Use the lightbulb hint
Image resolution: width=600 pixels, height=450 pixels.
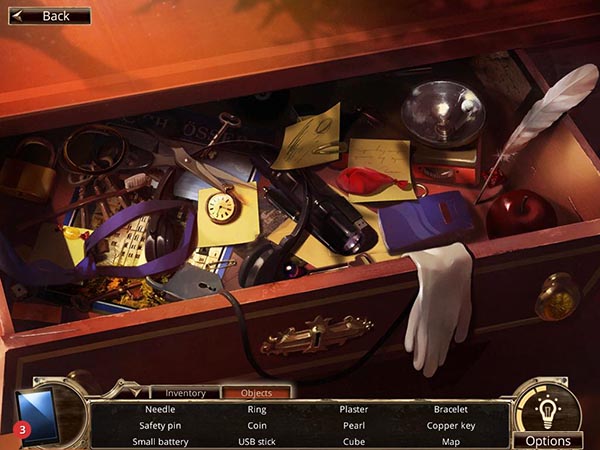point(548,408)
